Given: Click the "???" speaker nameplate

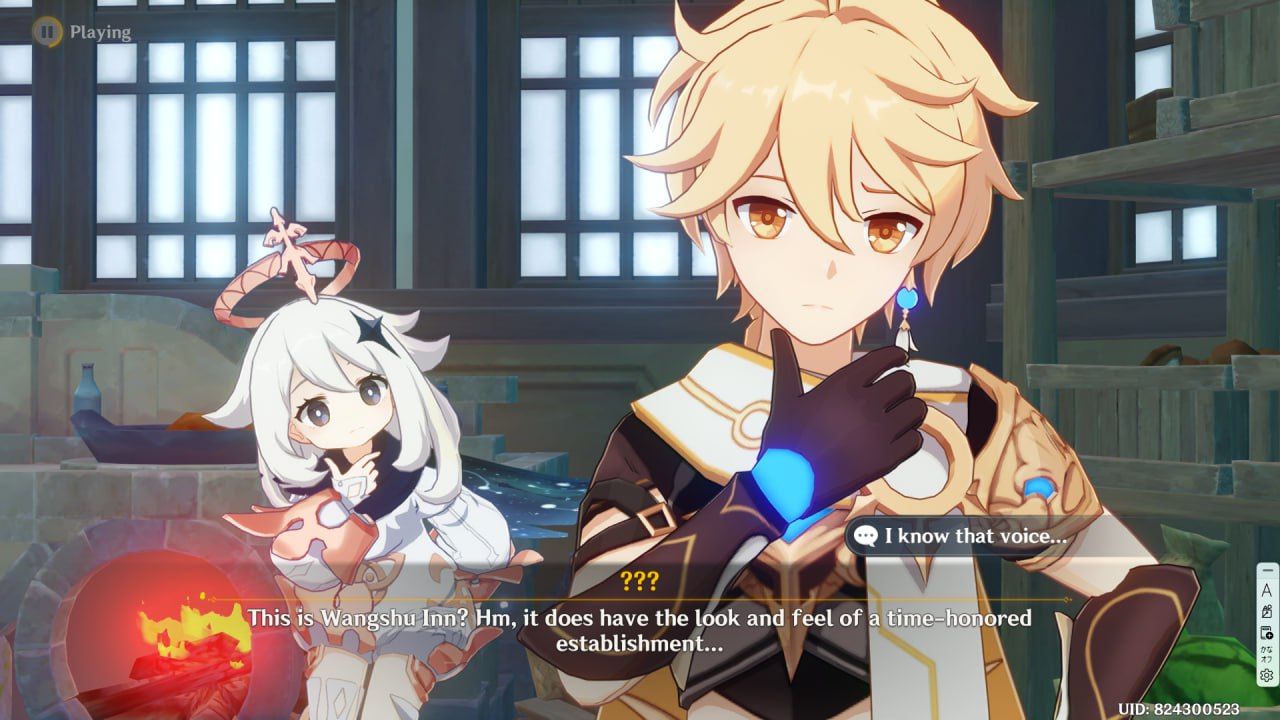Looking at the screenshot, I should click(640, 580).
